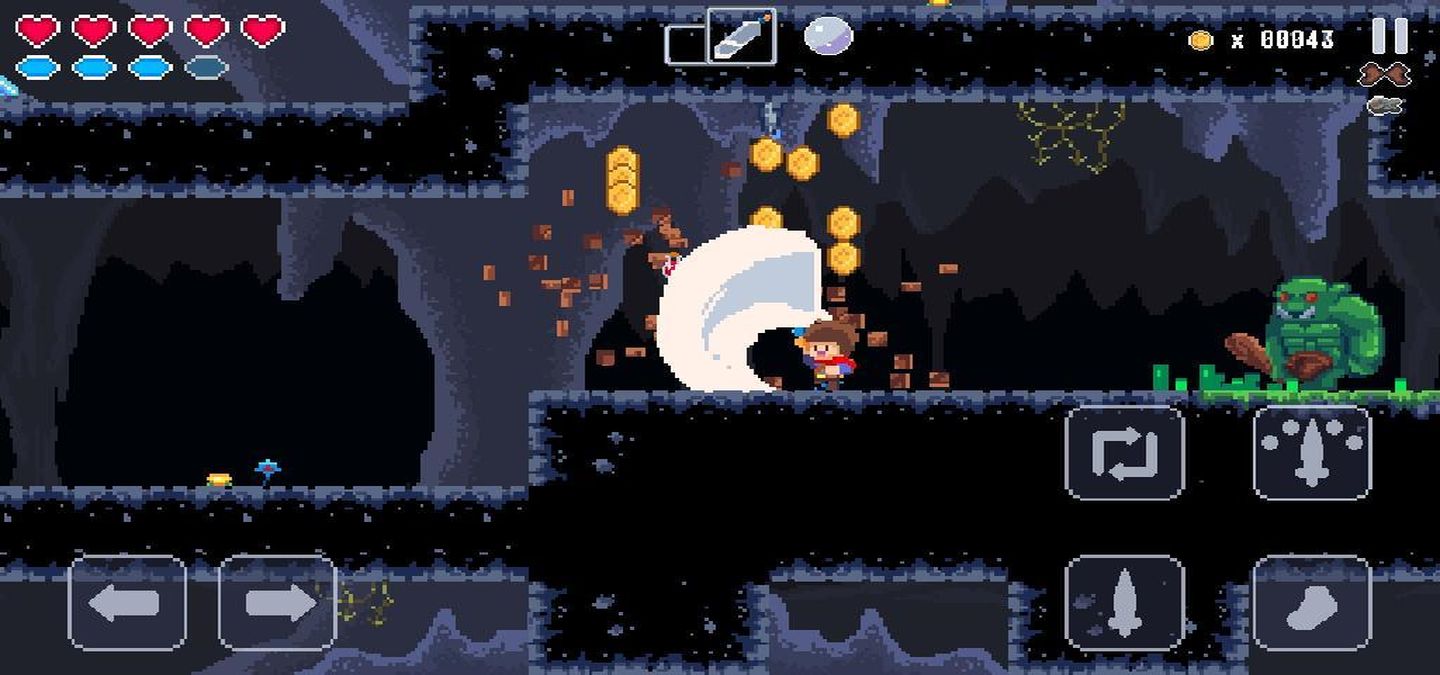Tap the move right arrow button
1440x675 pixels.
pyautogui.click(x=278, y=603)
